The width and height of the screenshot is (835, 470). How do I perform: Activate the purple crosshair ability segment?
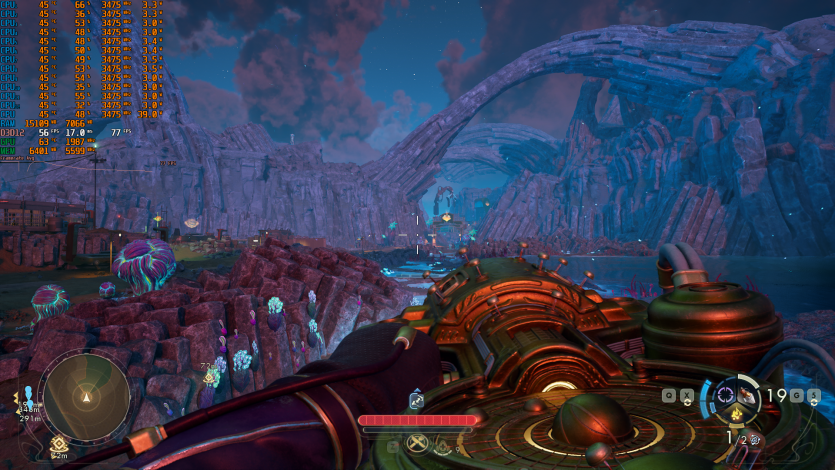point(726,395)
